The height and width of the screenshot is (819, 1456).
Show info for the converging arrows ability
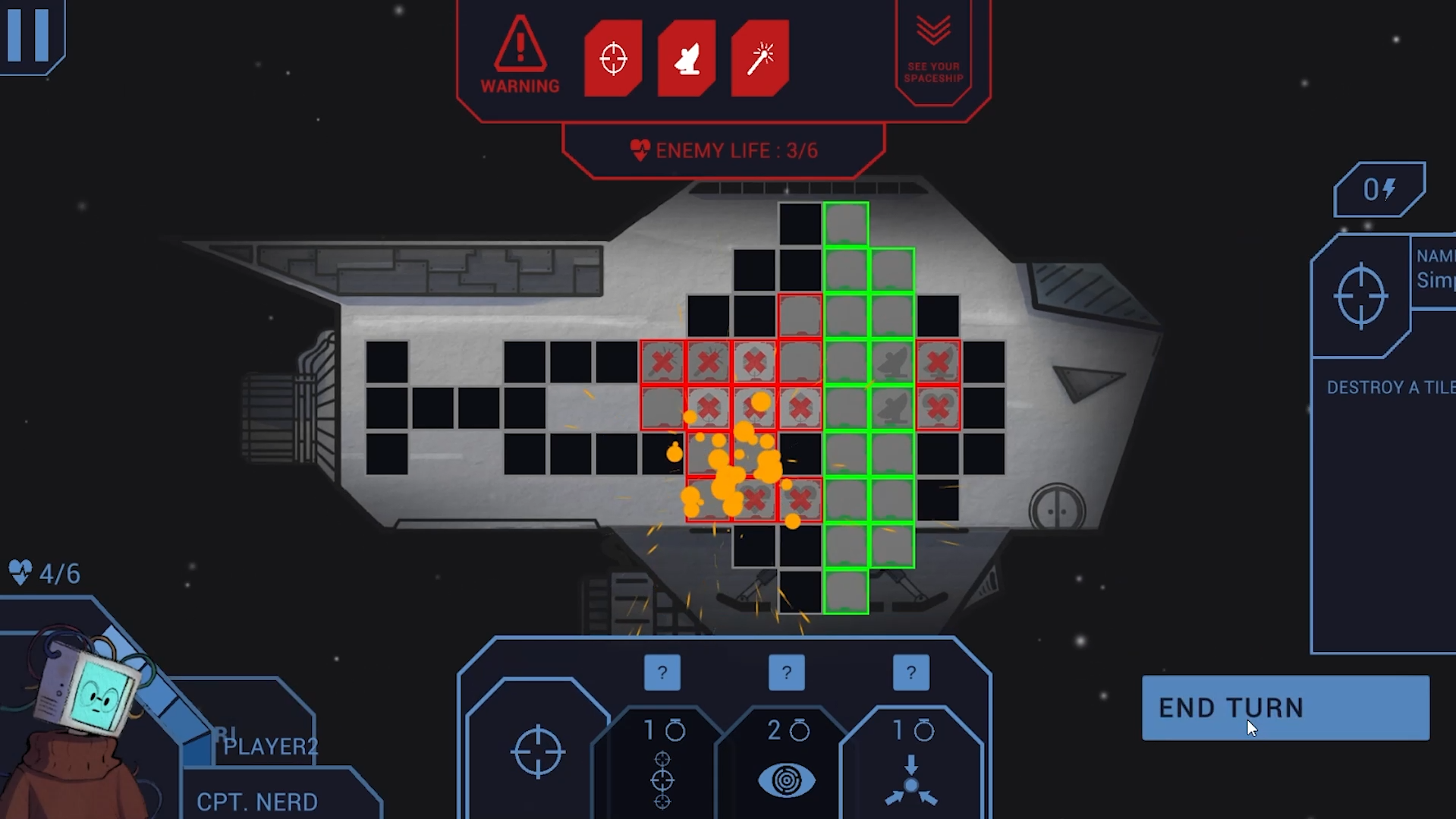coord(911,673)
